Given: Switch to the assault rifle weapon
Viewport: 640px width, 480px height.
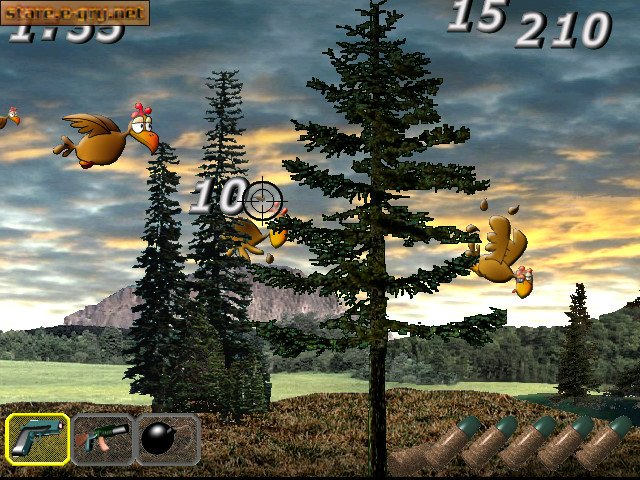Looking at the screenshot, I should coord(102,439).
